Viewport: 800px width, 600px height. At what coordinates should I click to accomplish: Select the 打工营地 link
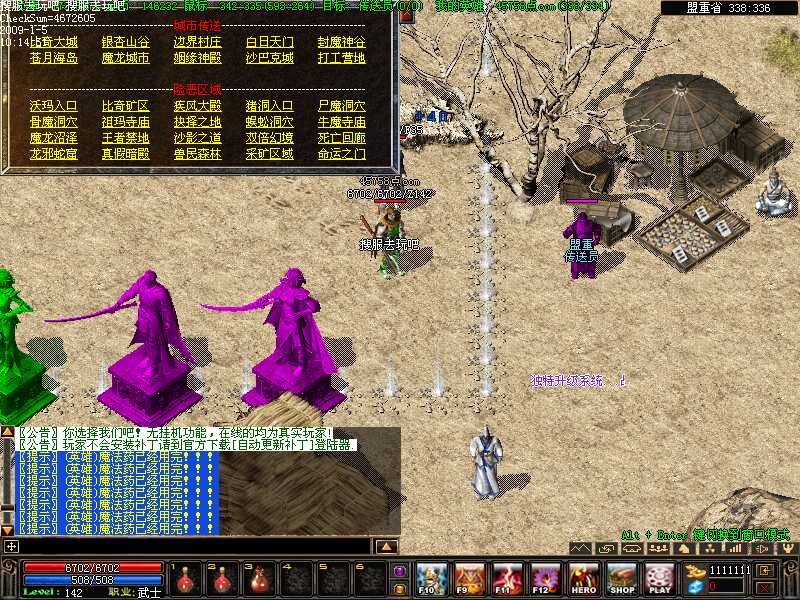[x=342, y=58]
